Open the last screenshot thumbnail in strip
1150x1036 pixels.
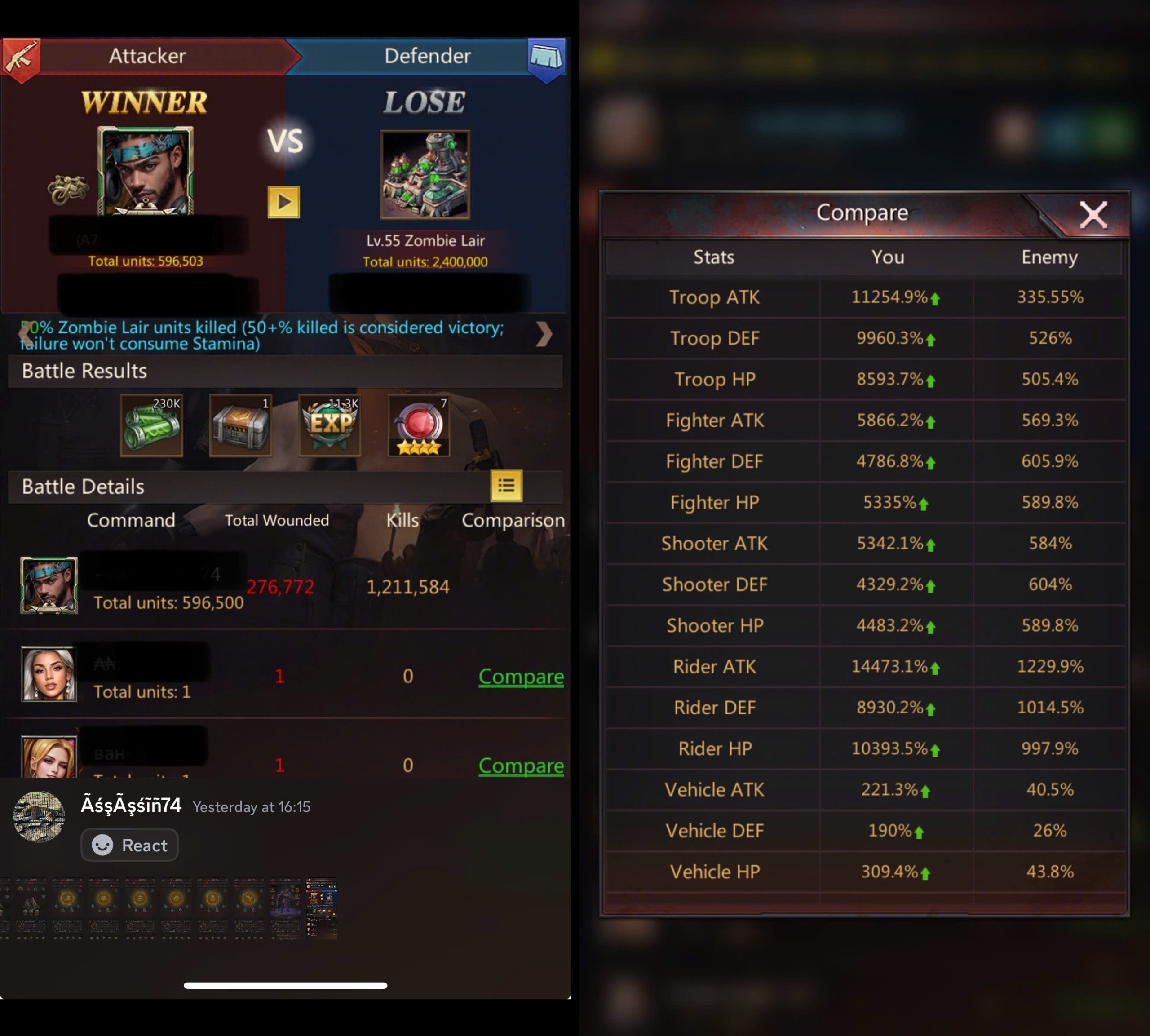coord(322,909)
